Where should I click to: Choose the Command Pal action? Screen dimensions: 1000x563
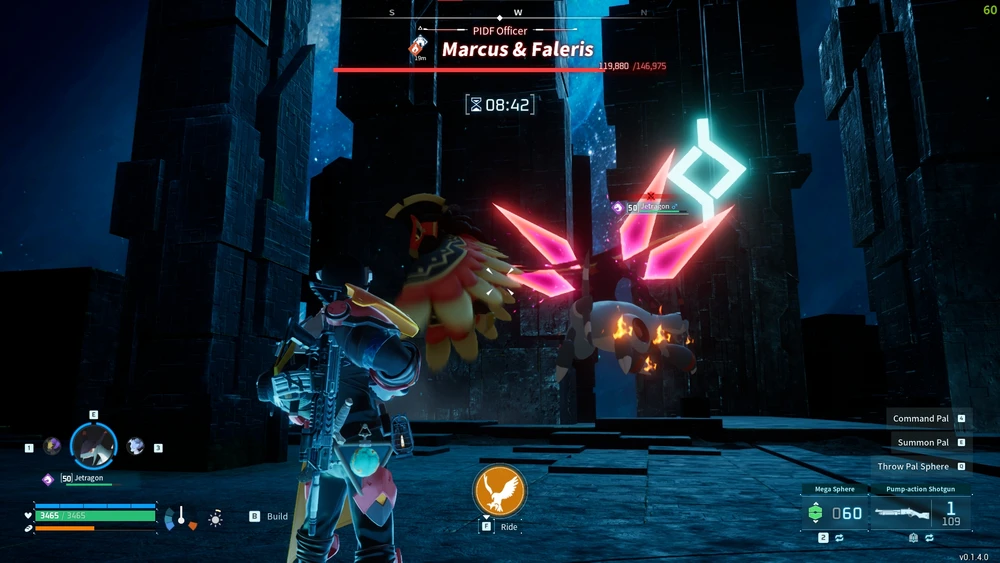coord(921,418)
